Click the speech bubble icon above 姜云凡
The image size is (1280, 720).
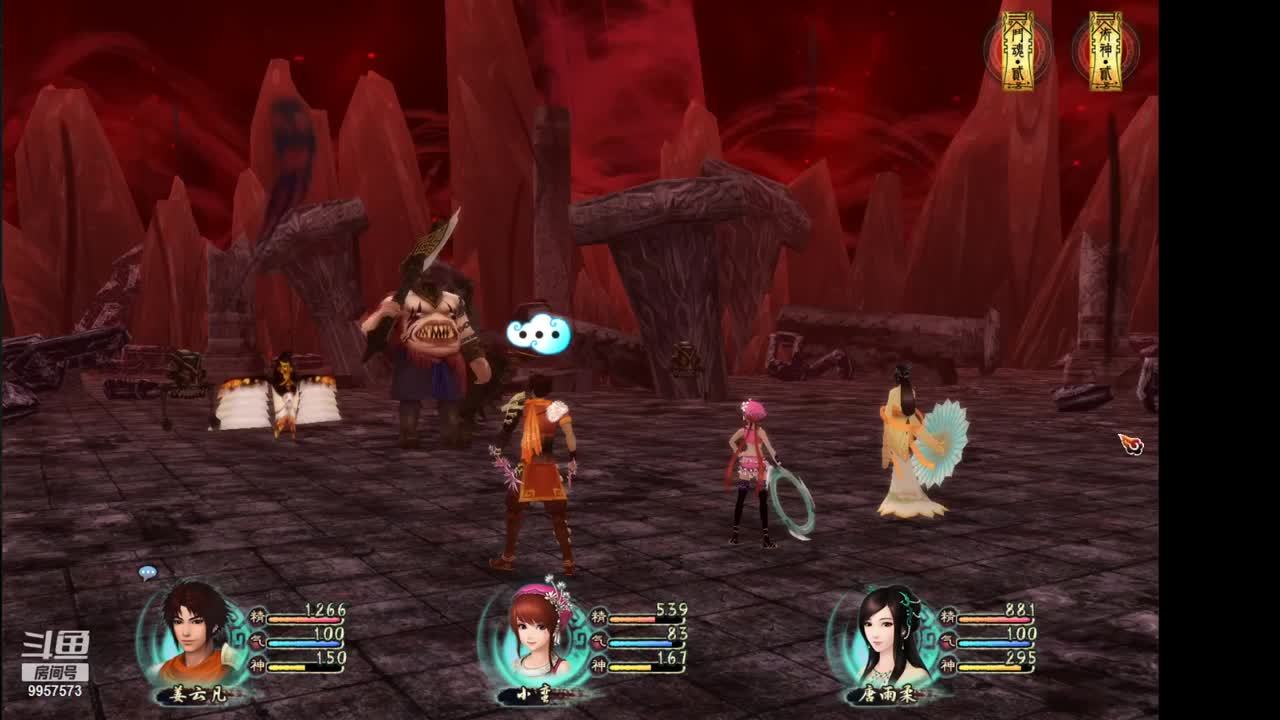point(148,573)
